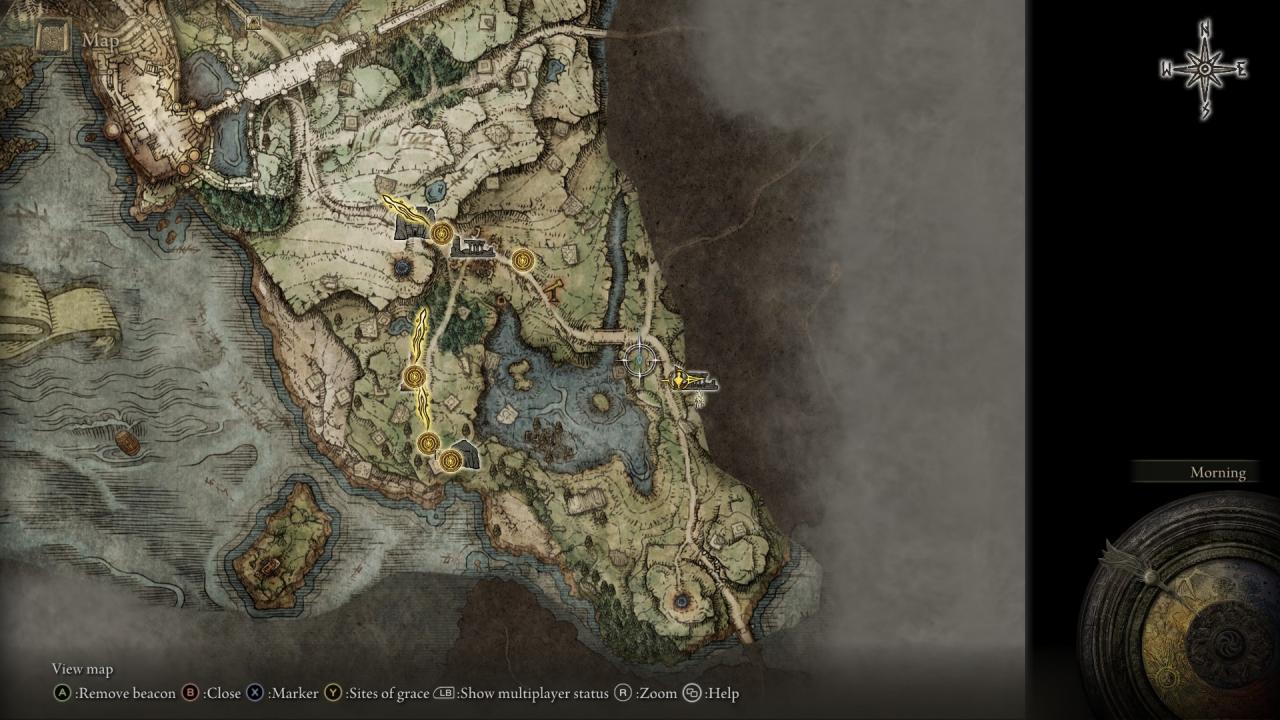The width and height of the screenshot is (1280, 720).
Task: Choose the grace between the two golden guidance streaks
Action: [414, 377]
